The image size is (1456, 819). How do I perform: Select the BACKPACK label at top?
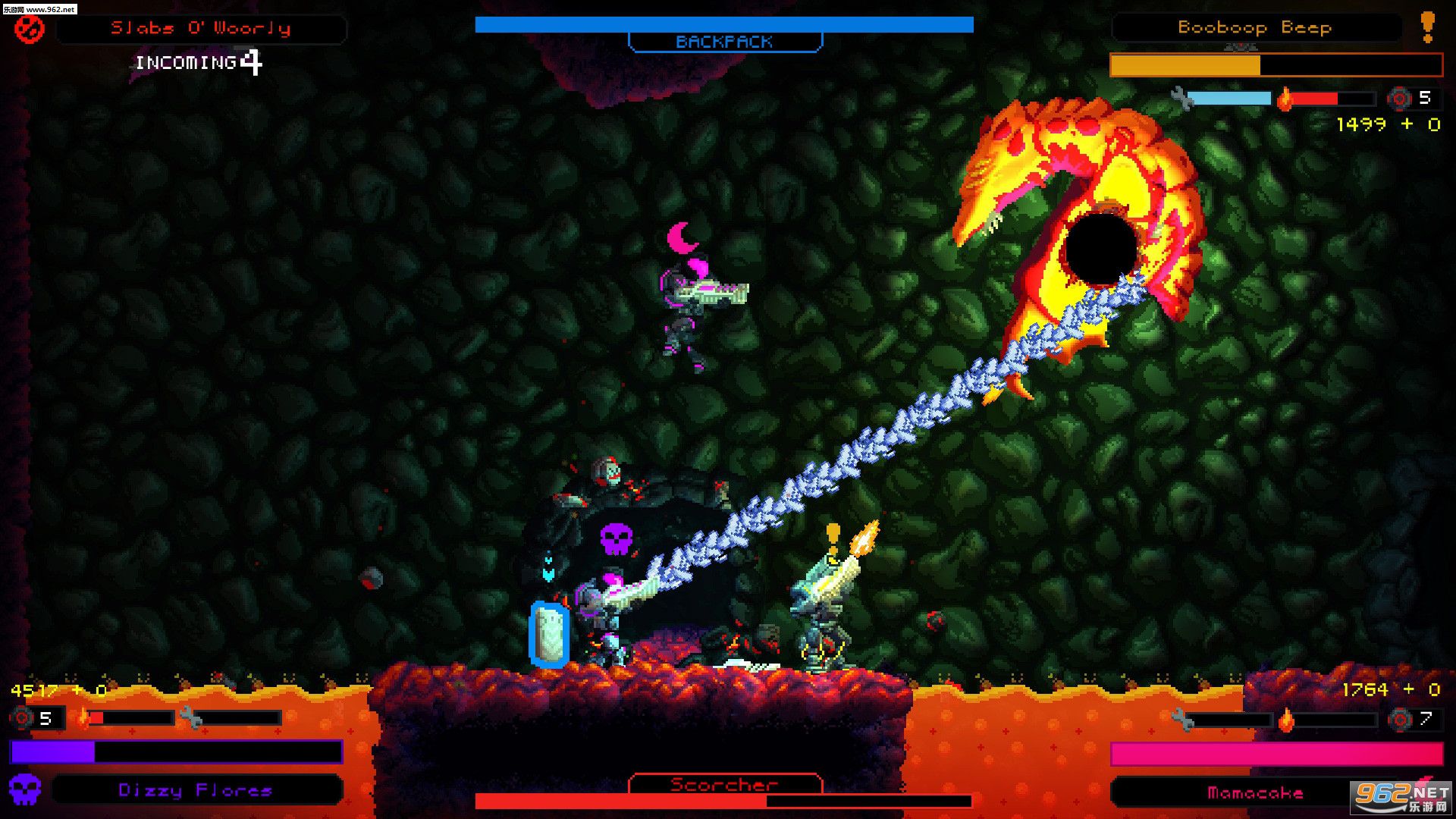[x=724, y=42]
